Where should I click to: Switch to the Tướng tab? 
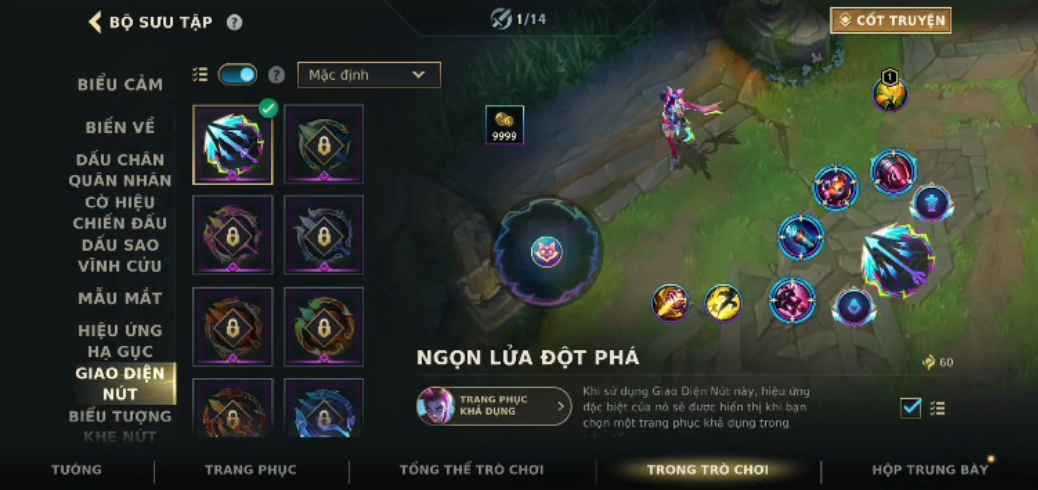click(77, 470)
